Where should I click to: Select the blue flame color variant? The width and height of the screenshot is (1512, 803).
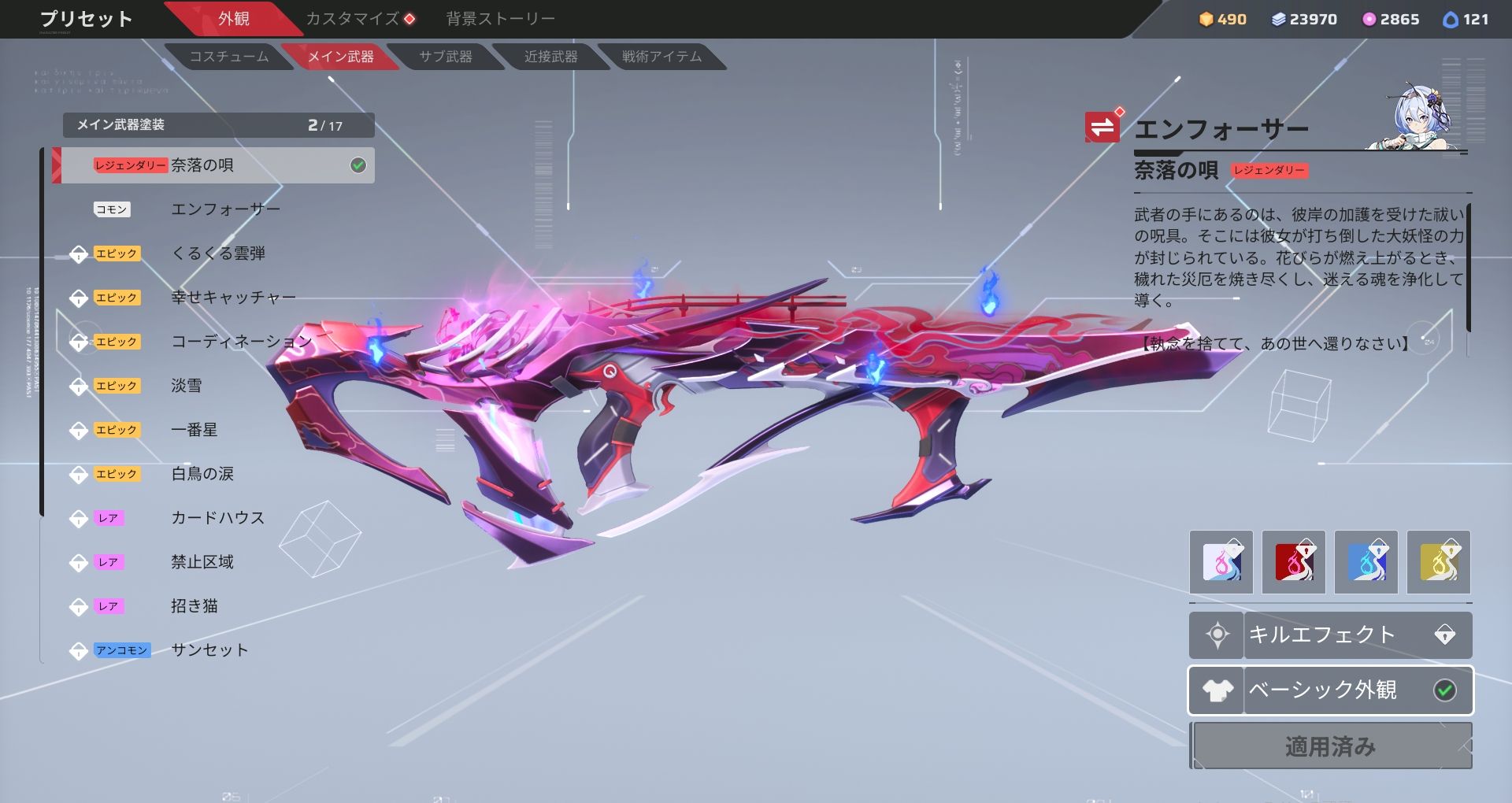[x=1366, y=562]
